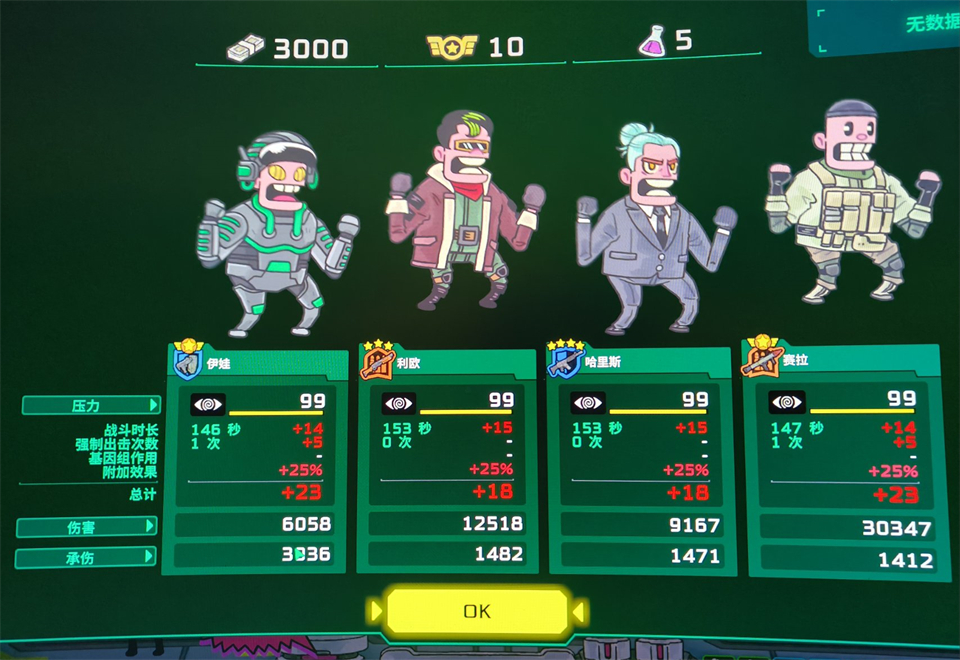Expand the 压力 stat section
This screenshot has height=660, width=960.
click(x=91, y=405)
